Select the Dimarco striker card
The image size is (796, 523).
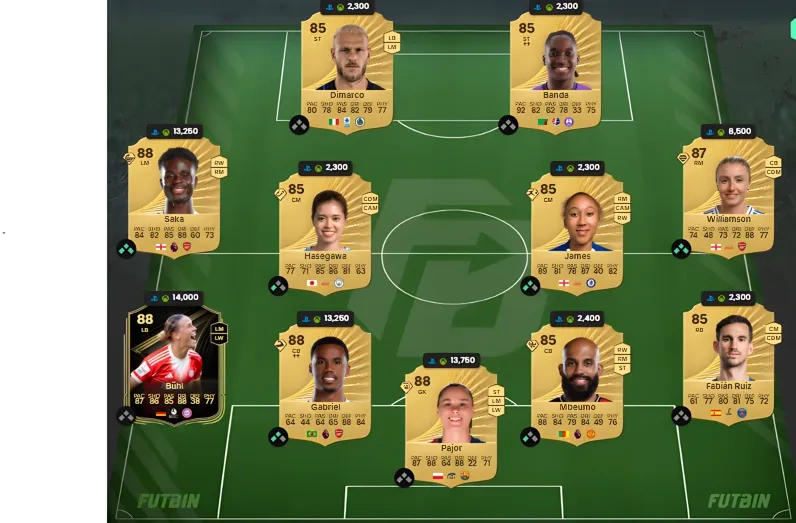click(x=347, y=70)
